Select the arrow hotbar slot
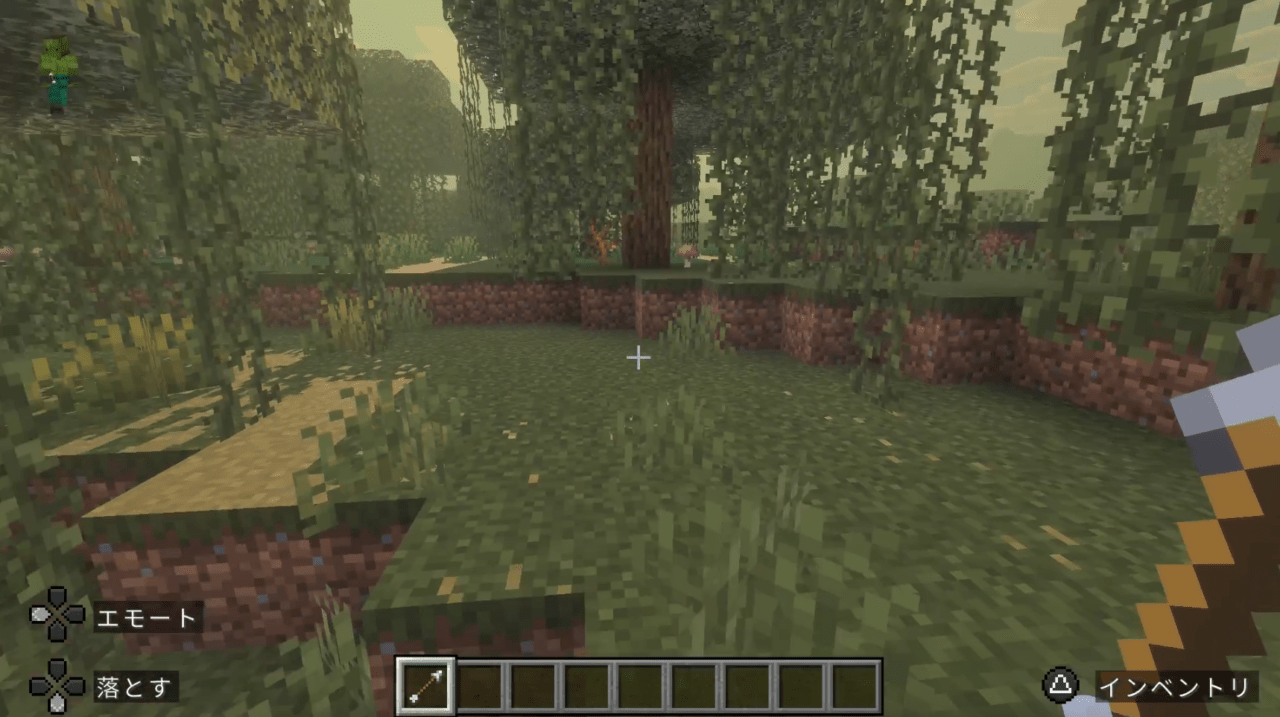The height and width of the screenshot is (717, 1280). (x=426, y=686)
